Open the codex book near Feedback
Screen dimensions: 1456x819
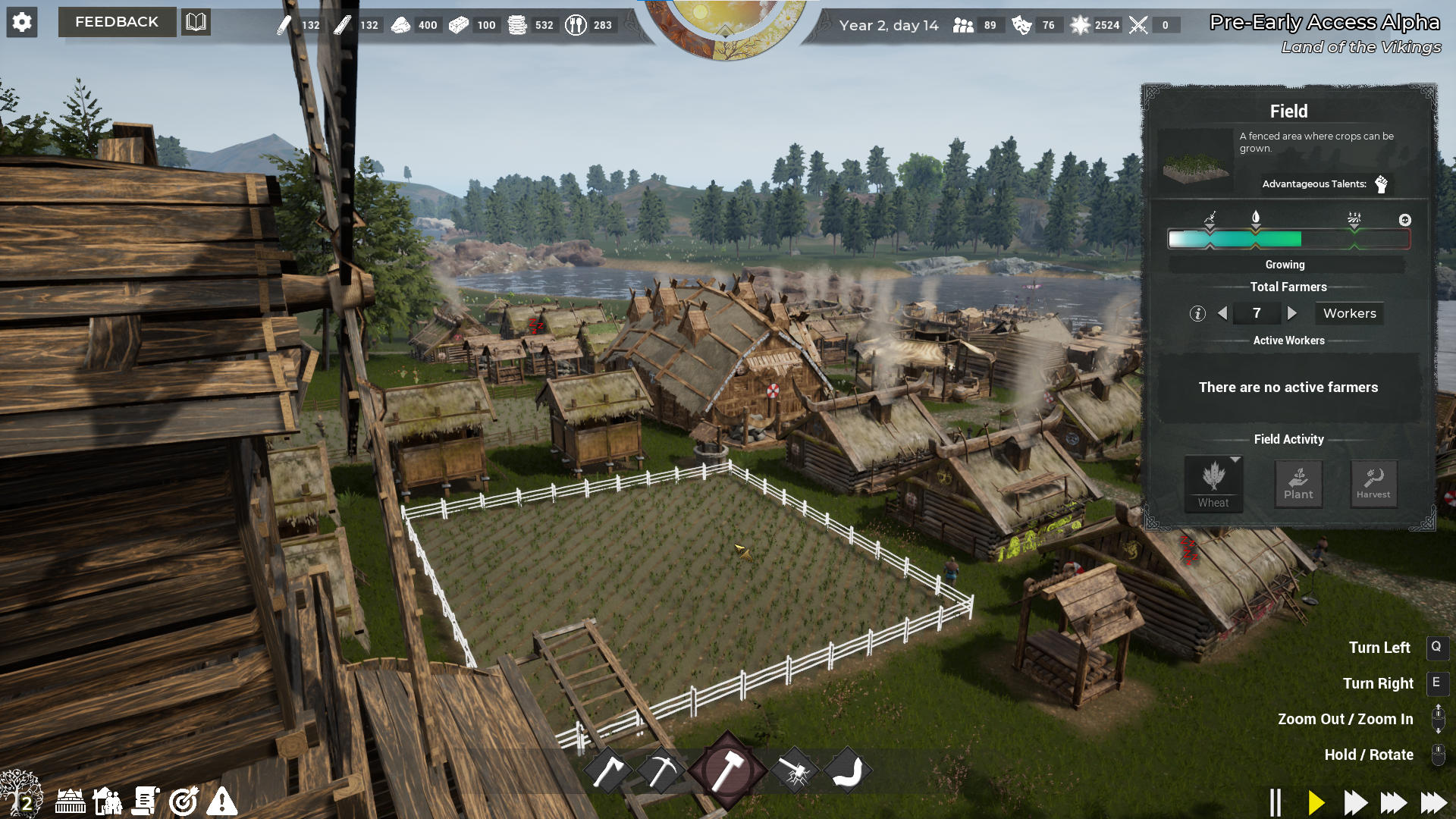195,22
